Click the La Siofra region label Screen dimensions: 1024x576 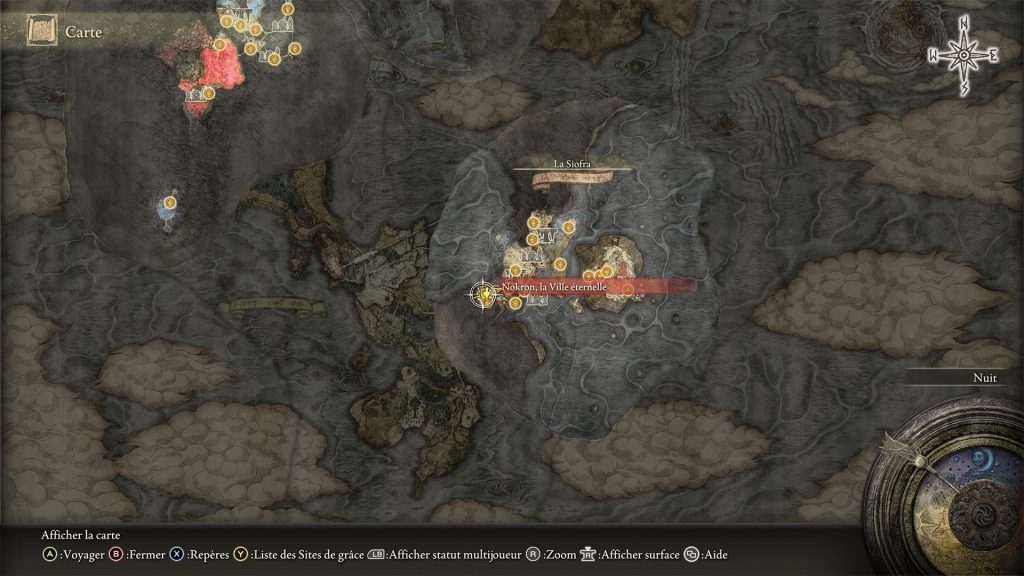pos(572,163)
